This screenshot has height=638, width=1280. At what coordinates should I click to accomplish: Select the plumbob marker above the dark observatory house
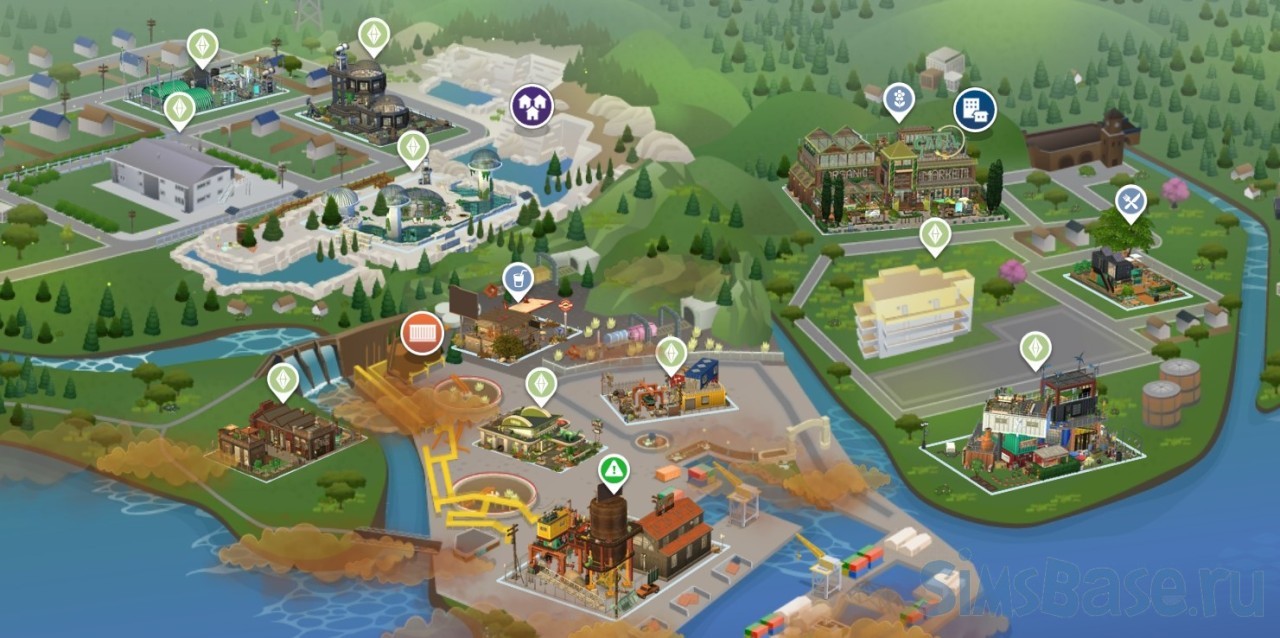coord(374,36)
